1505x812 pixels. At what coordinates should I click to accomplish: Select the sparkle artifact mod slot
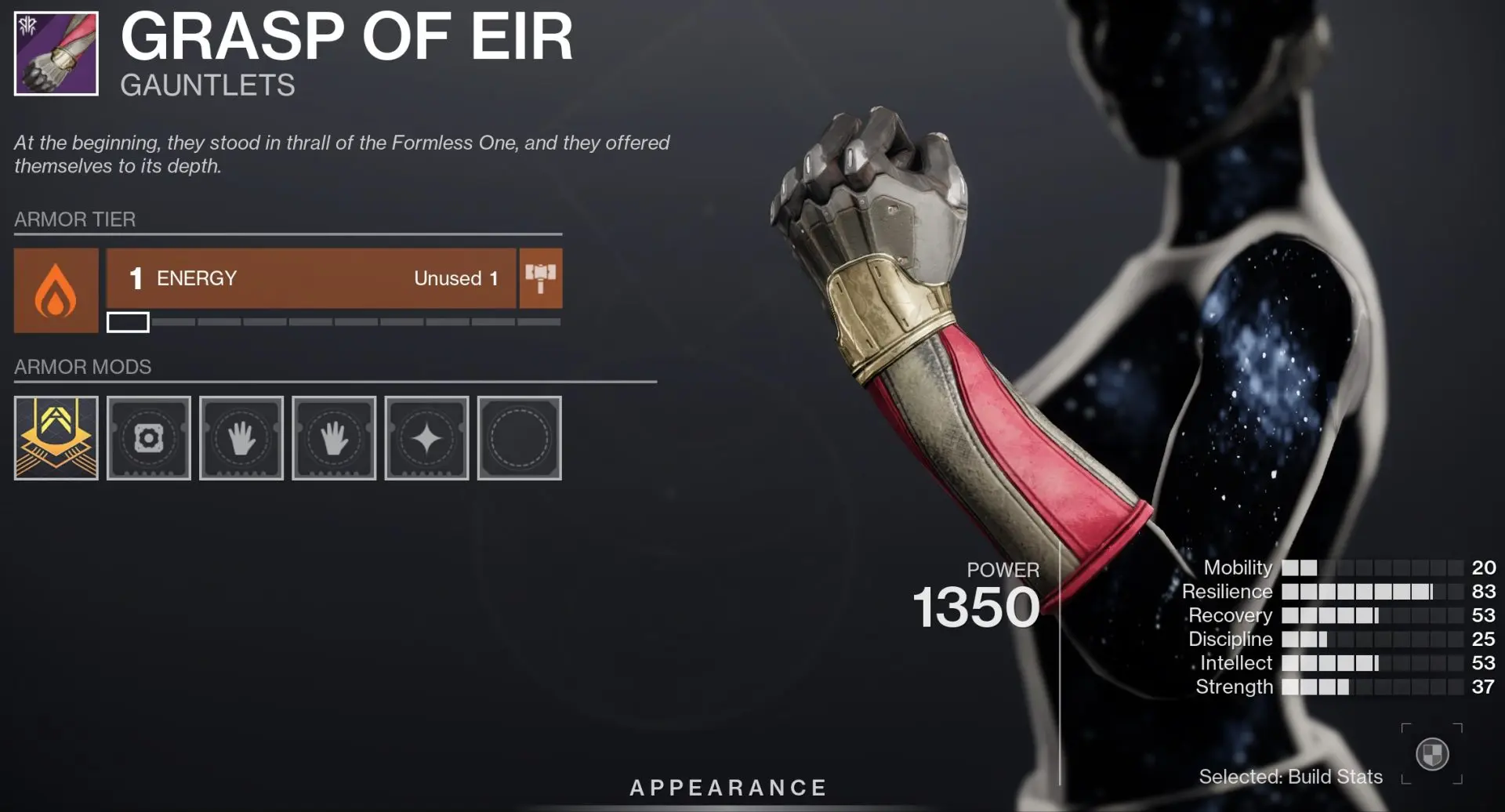point(426,438)
